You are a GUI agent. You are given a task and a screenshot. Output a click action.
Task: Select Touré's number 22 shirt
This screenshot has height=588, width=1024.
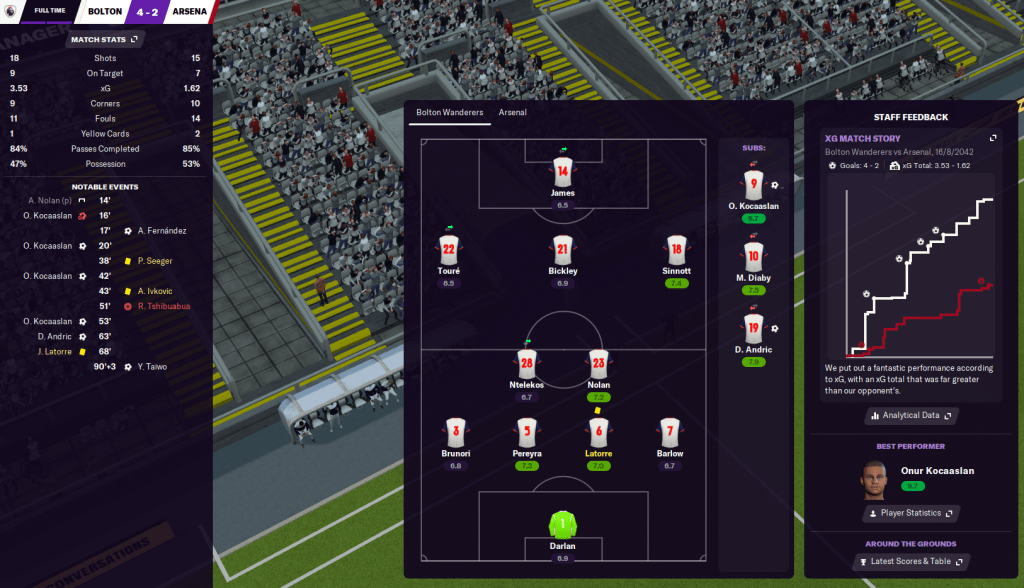coord(448,250)
